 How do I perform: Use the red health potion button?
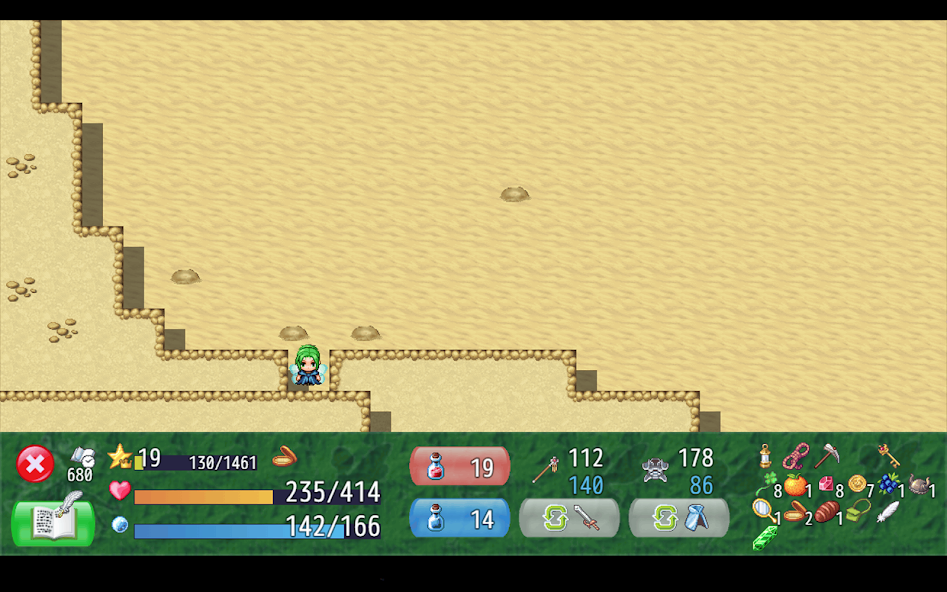click(460, 466)
